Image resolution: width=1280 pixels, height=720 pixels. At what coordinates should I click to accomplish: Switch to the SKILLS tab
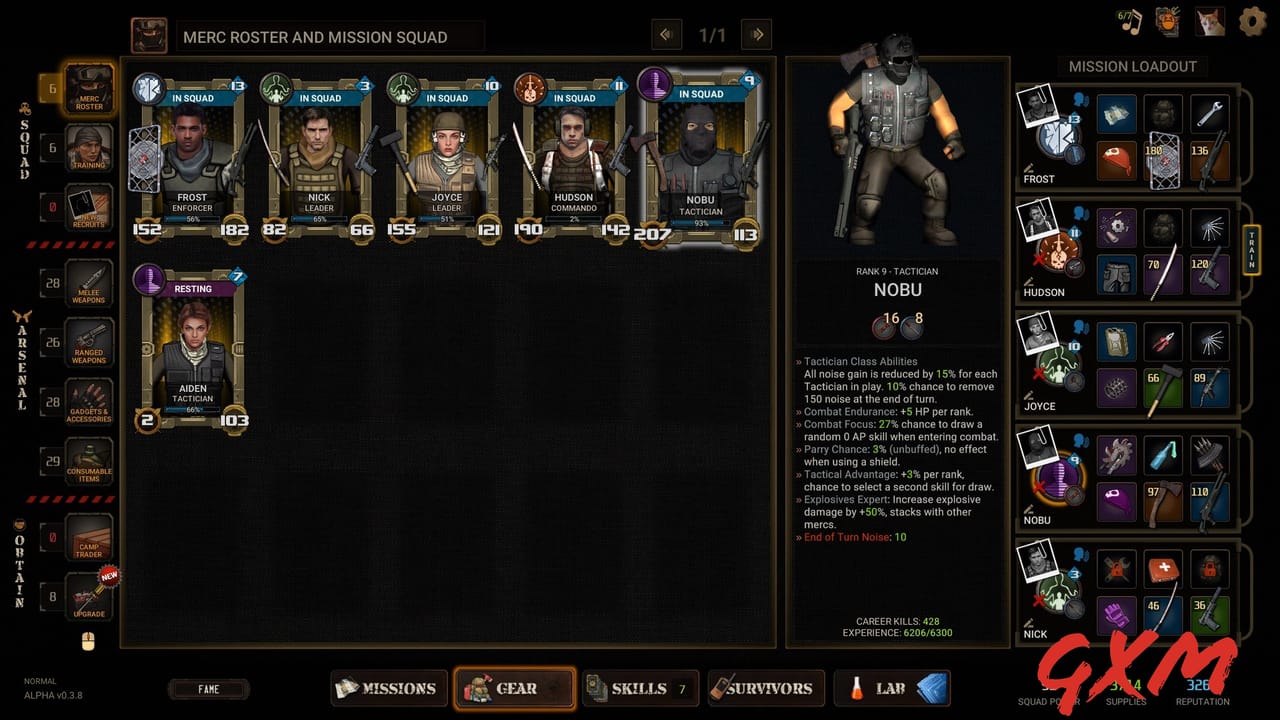click(x=639, y=688)
